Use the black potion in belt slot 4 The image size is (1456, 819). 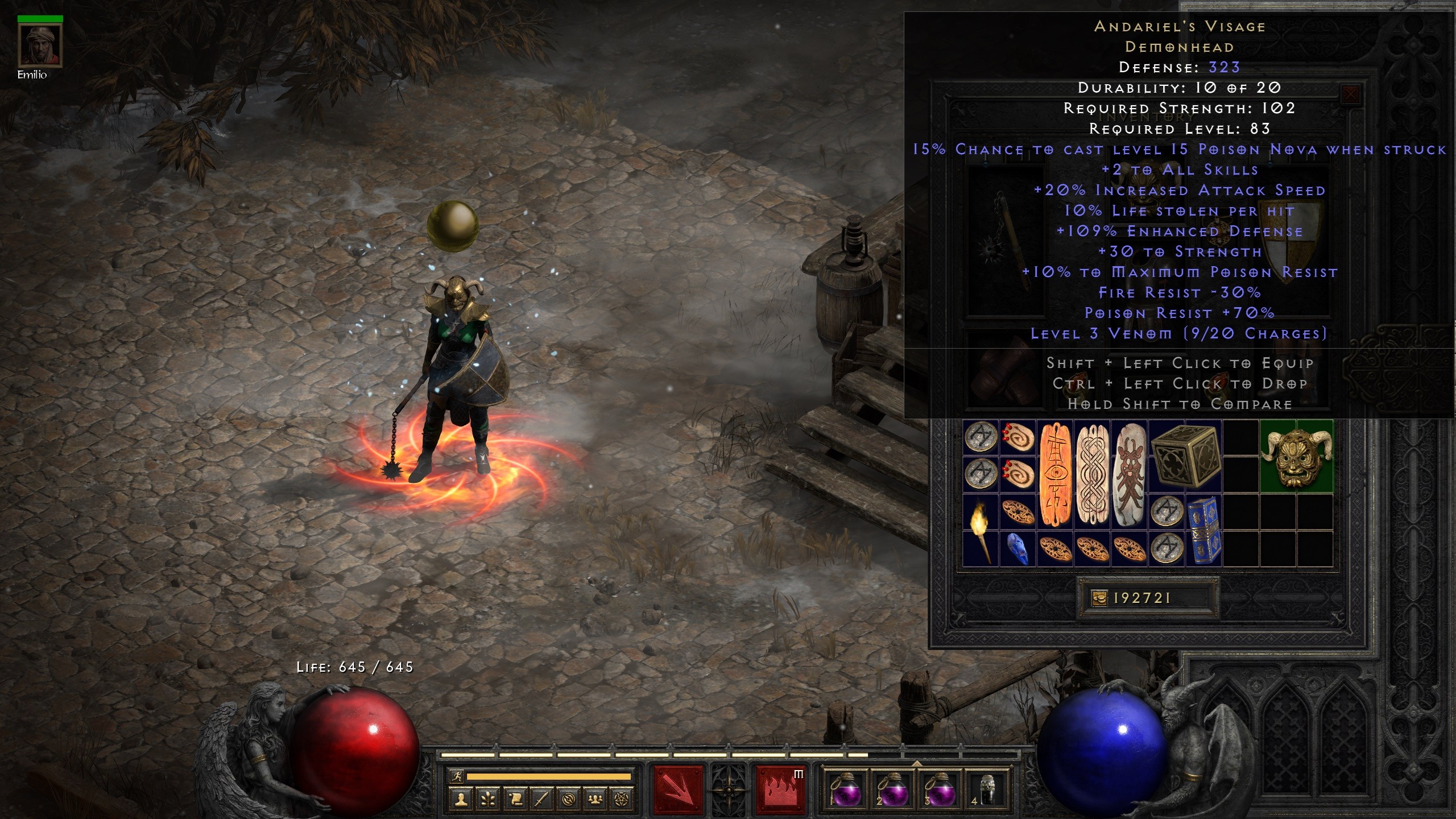(987, 791)
